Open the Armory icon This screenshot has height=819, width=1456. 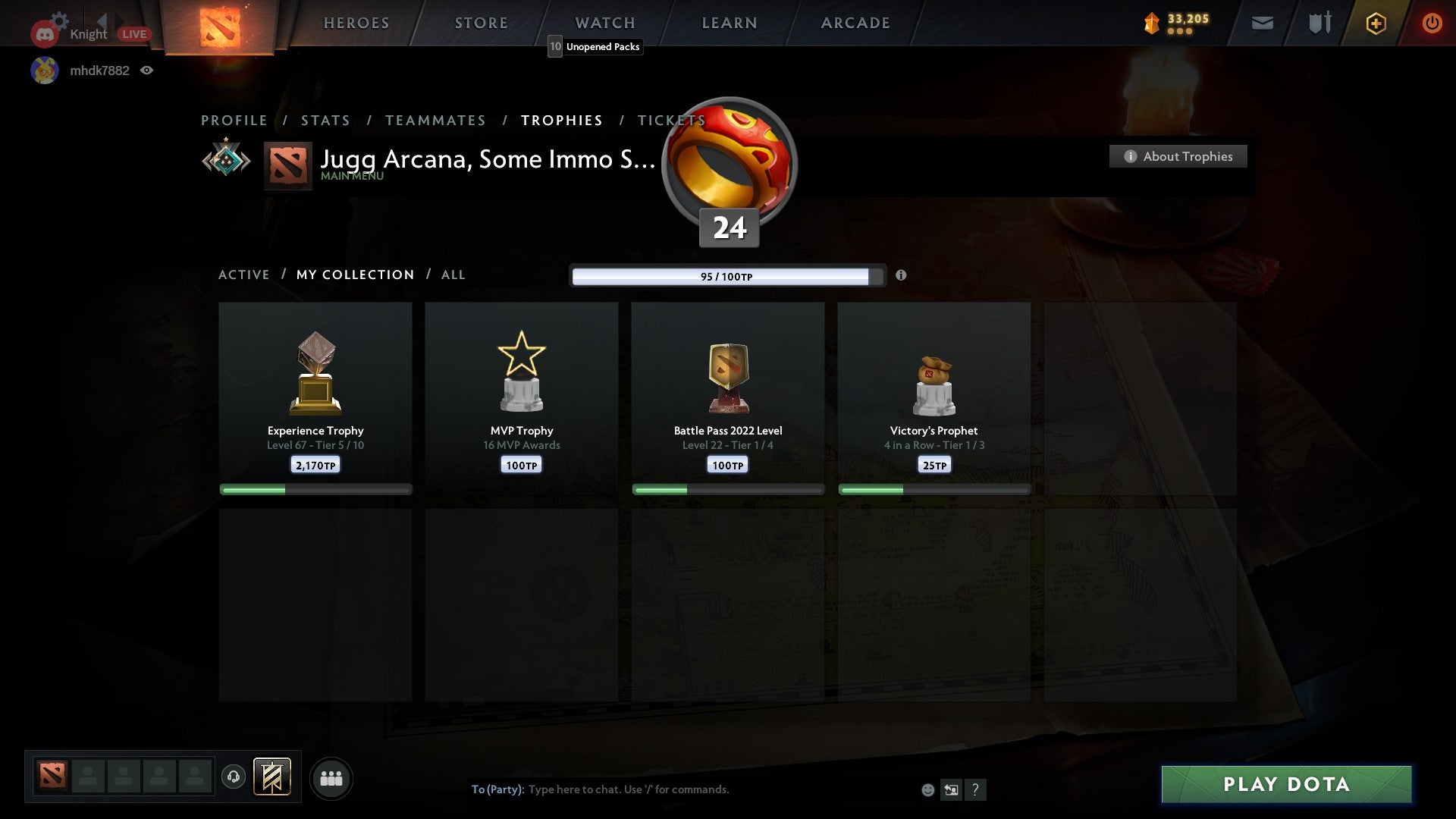point(1319,23)
